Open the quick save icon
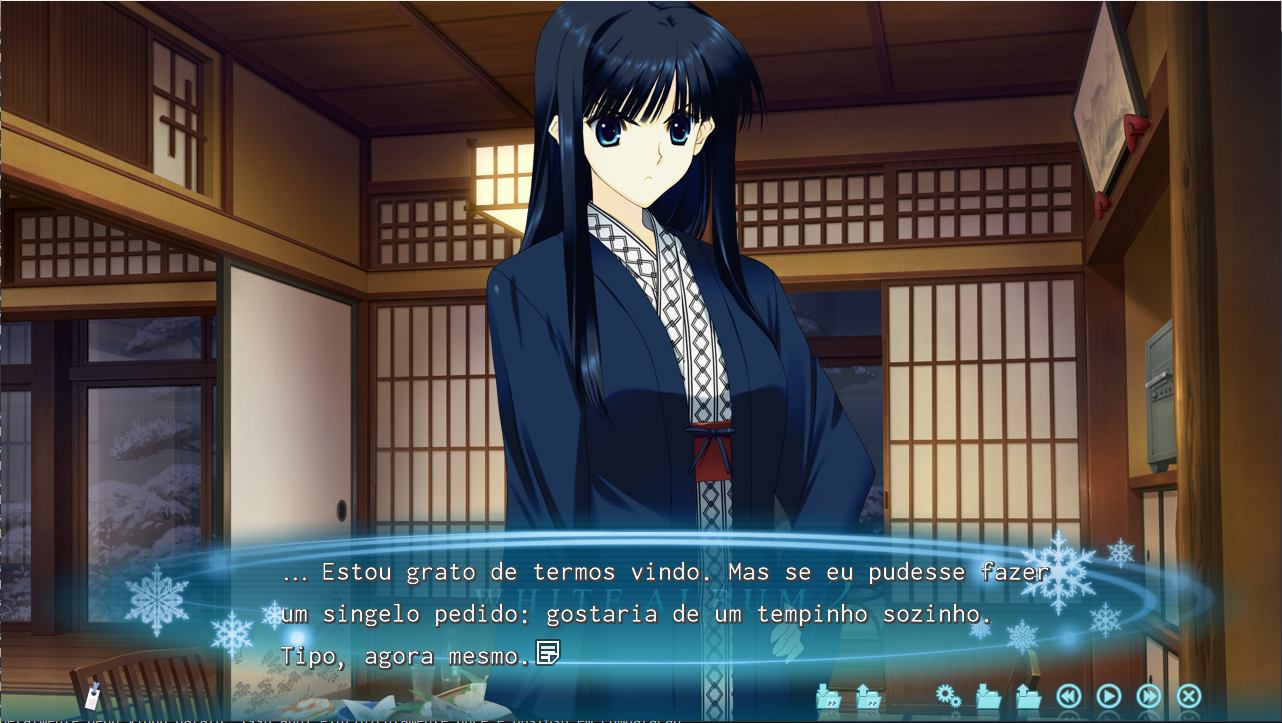Viewport: 1282px width, 723px height. pos(829,695)
